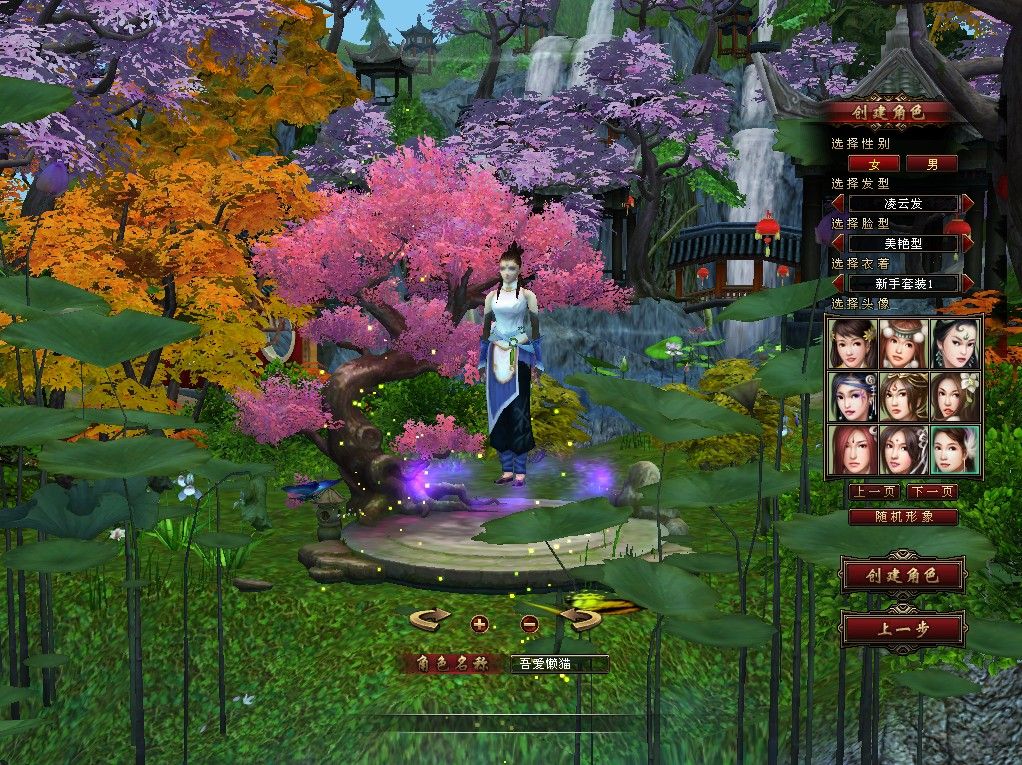Select the portrait wearing the teal headdress

904,343
